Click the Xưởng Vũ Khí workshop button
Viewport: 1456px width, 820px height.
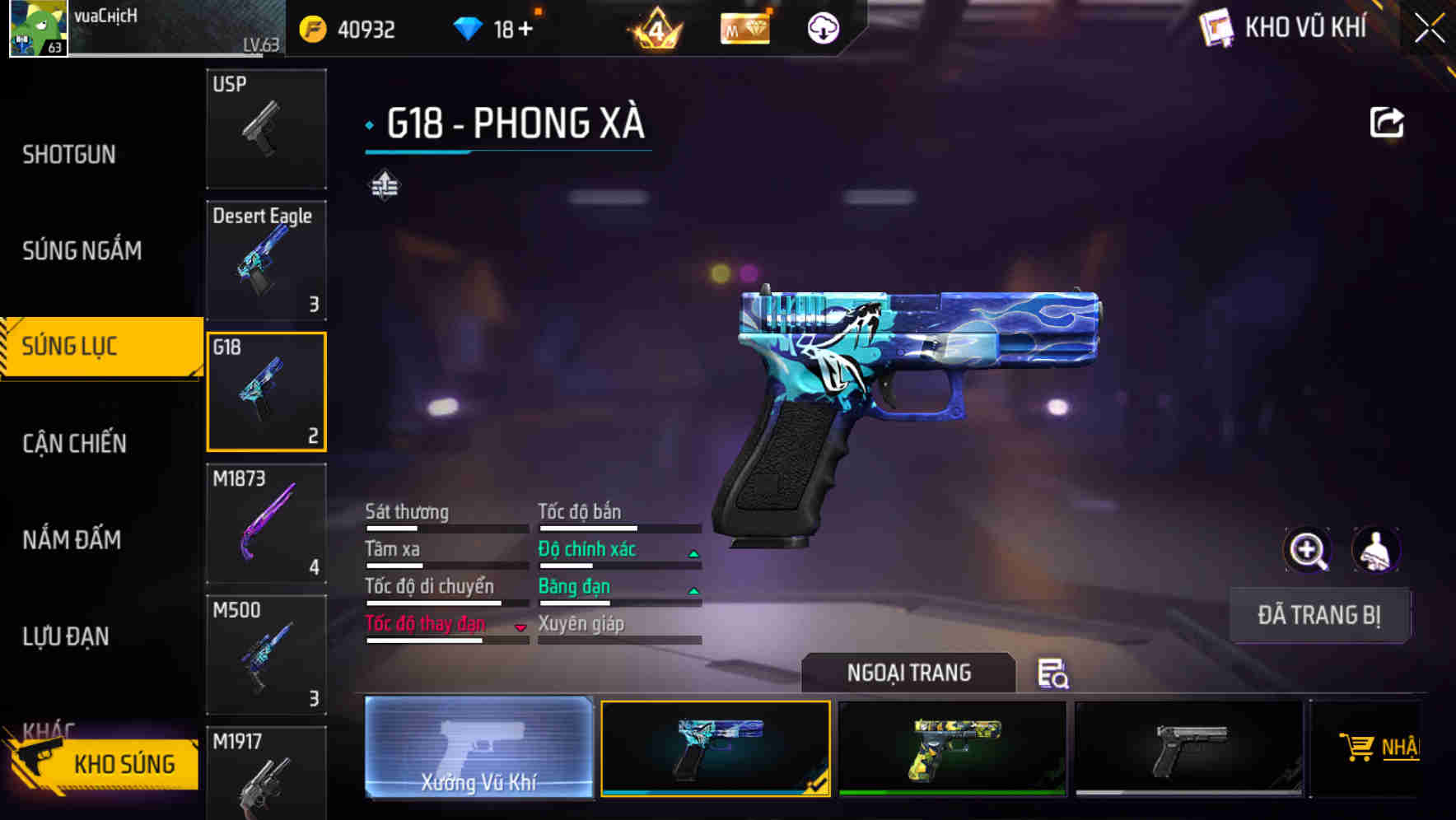click(479, 749)
